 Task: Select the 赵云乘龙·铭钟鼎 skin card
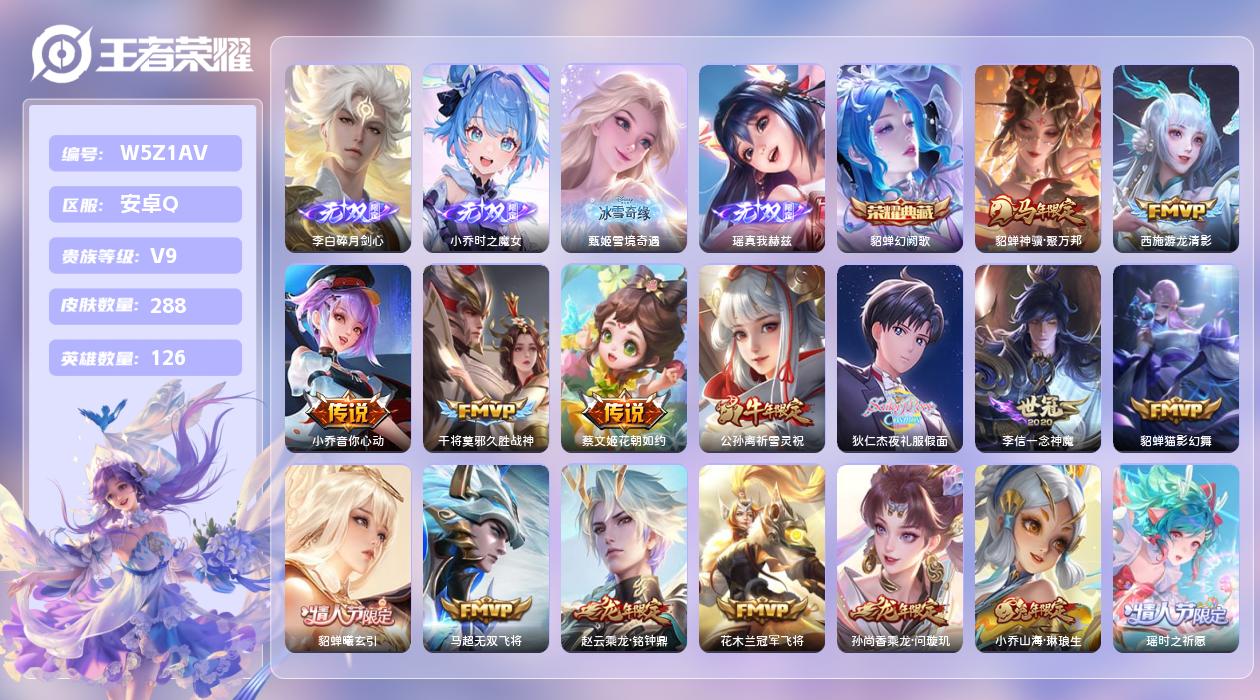tap(624, 558)
